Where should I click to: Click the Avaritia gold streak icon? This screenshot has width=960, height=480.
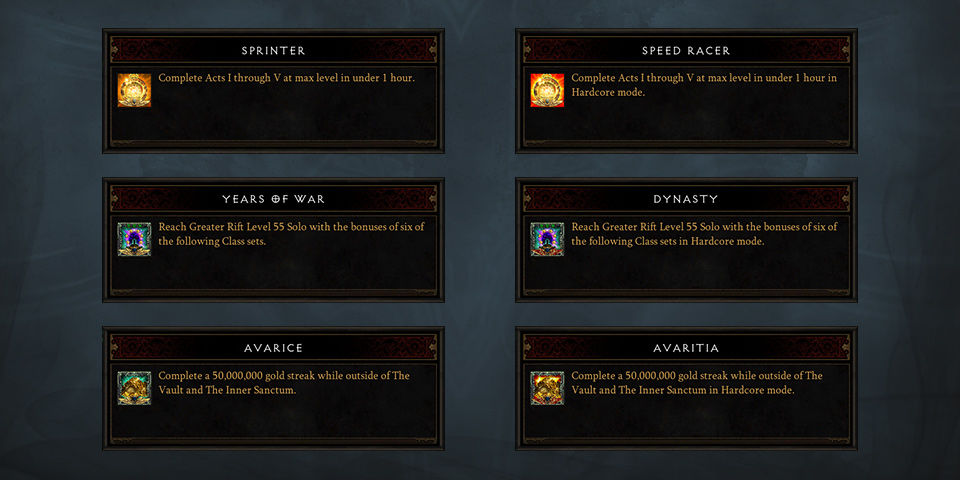[x=547, y=388]
